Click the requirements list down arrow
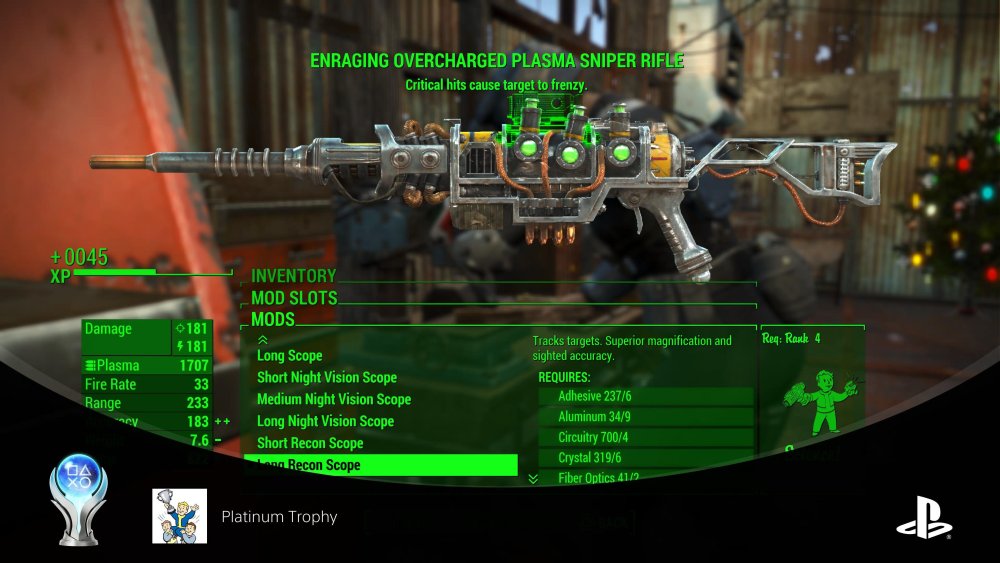1000x563 pixels. pyautogui.click(x=533, y=479)
